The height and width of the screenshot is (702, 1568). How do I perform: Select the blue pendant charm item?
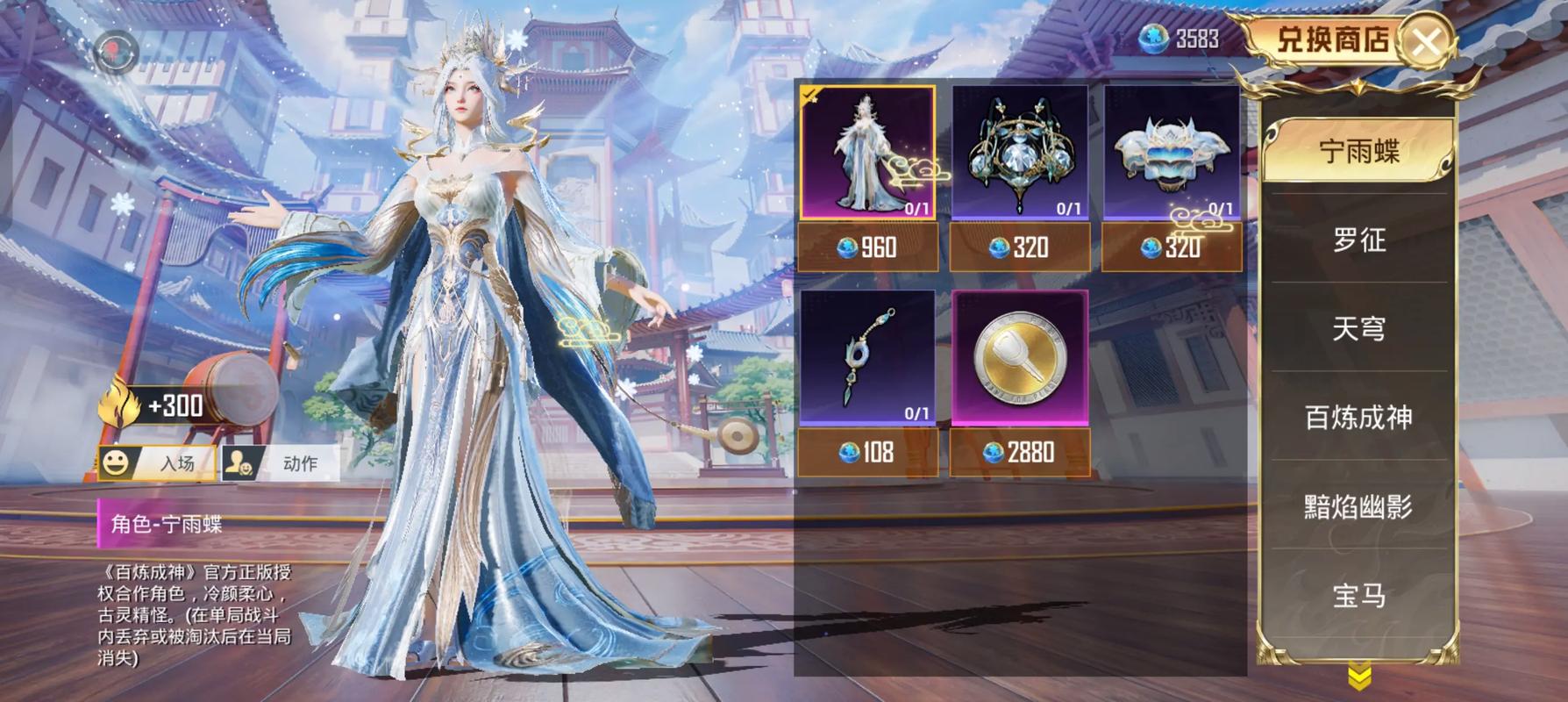[x=867, y=357]
